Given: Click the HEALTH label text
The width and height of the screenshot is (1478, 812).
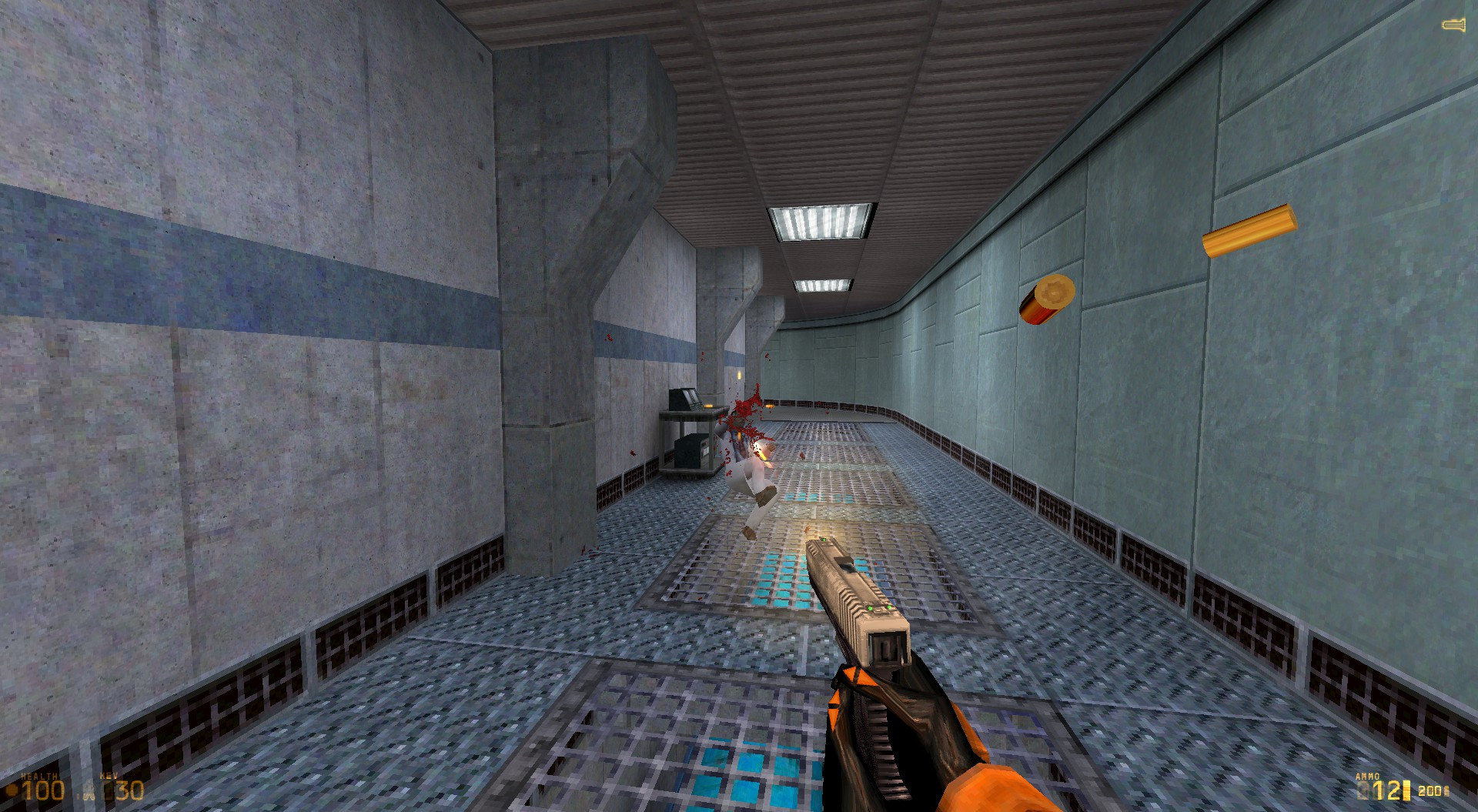Looking at the screenshot, I should (39, 775).
